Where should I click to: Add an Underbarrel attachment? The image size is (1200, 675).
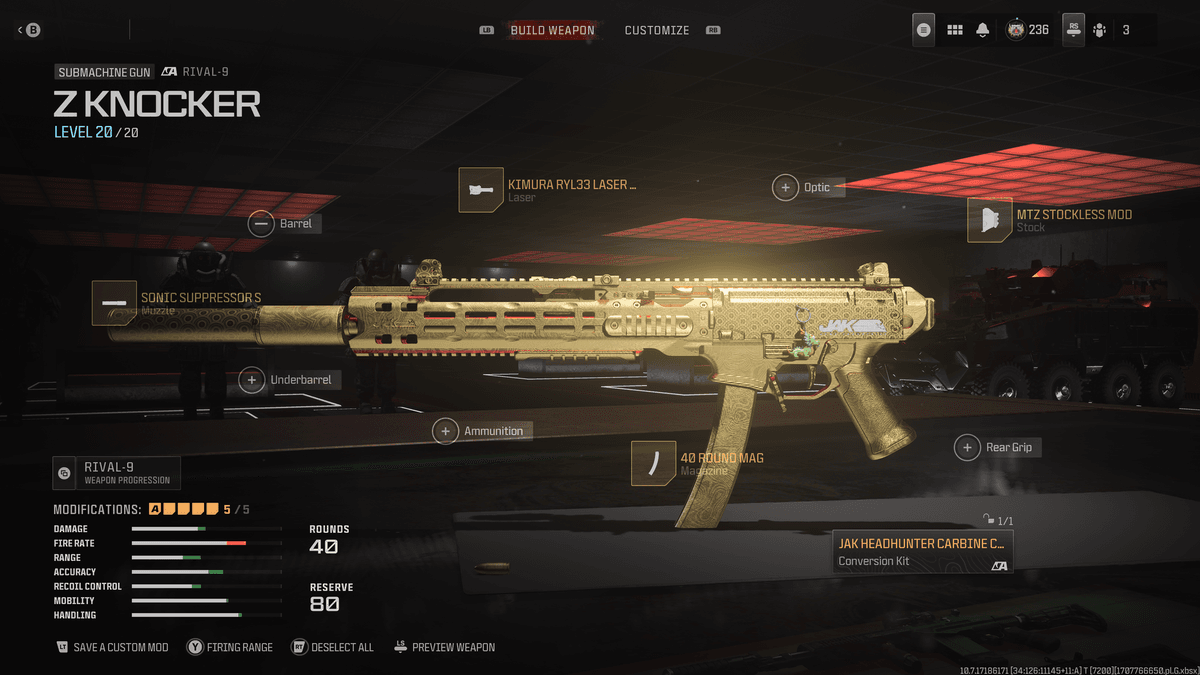point(290,380)
